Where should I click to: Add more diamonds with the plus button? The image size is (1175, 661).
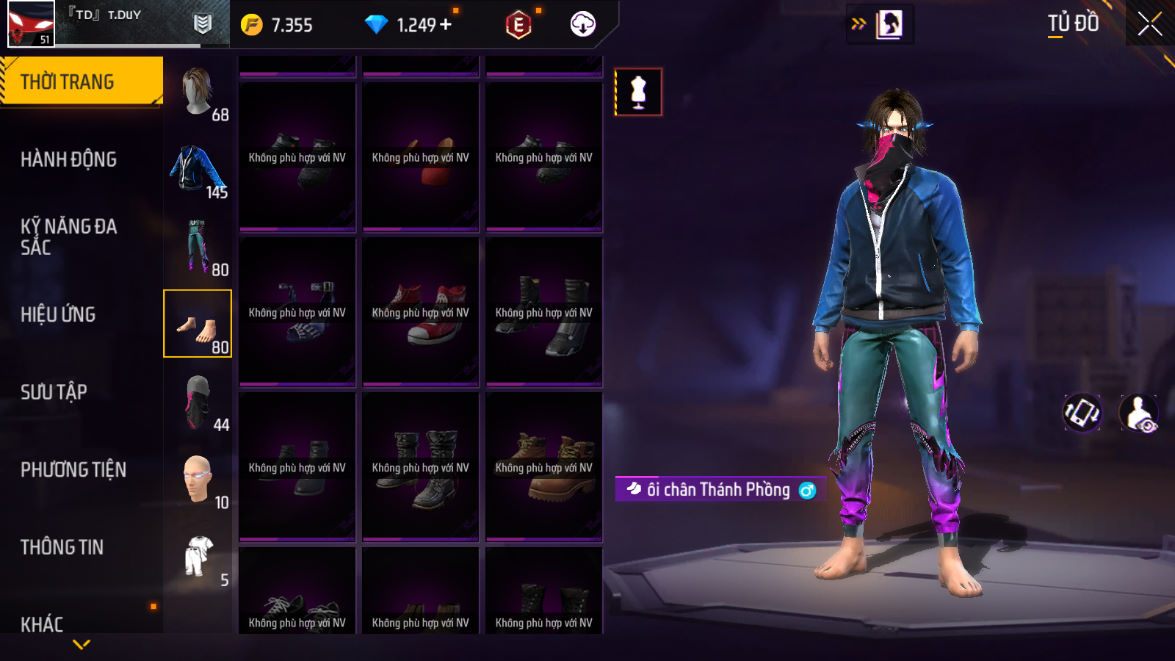click(x=445, y=25)
